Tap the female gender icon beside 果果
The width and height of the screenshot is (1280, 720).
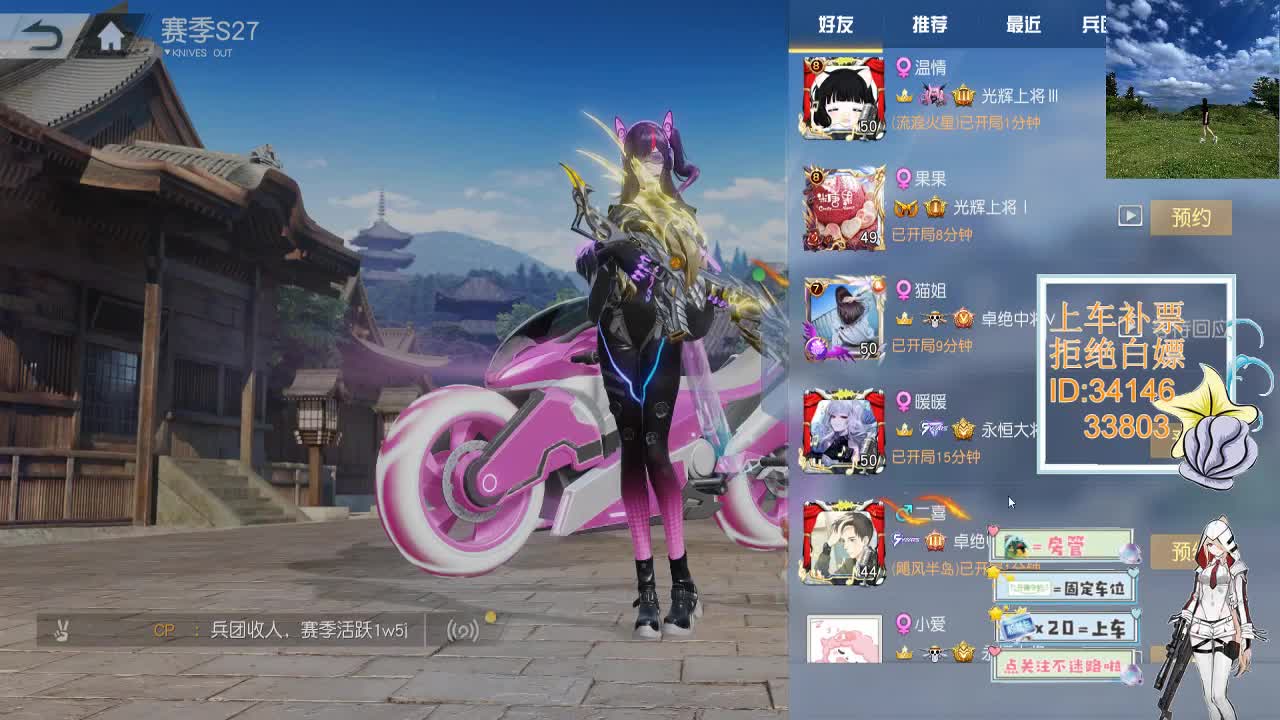coord(904,177)
